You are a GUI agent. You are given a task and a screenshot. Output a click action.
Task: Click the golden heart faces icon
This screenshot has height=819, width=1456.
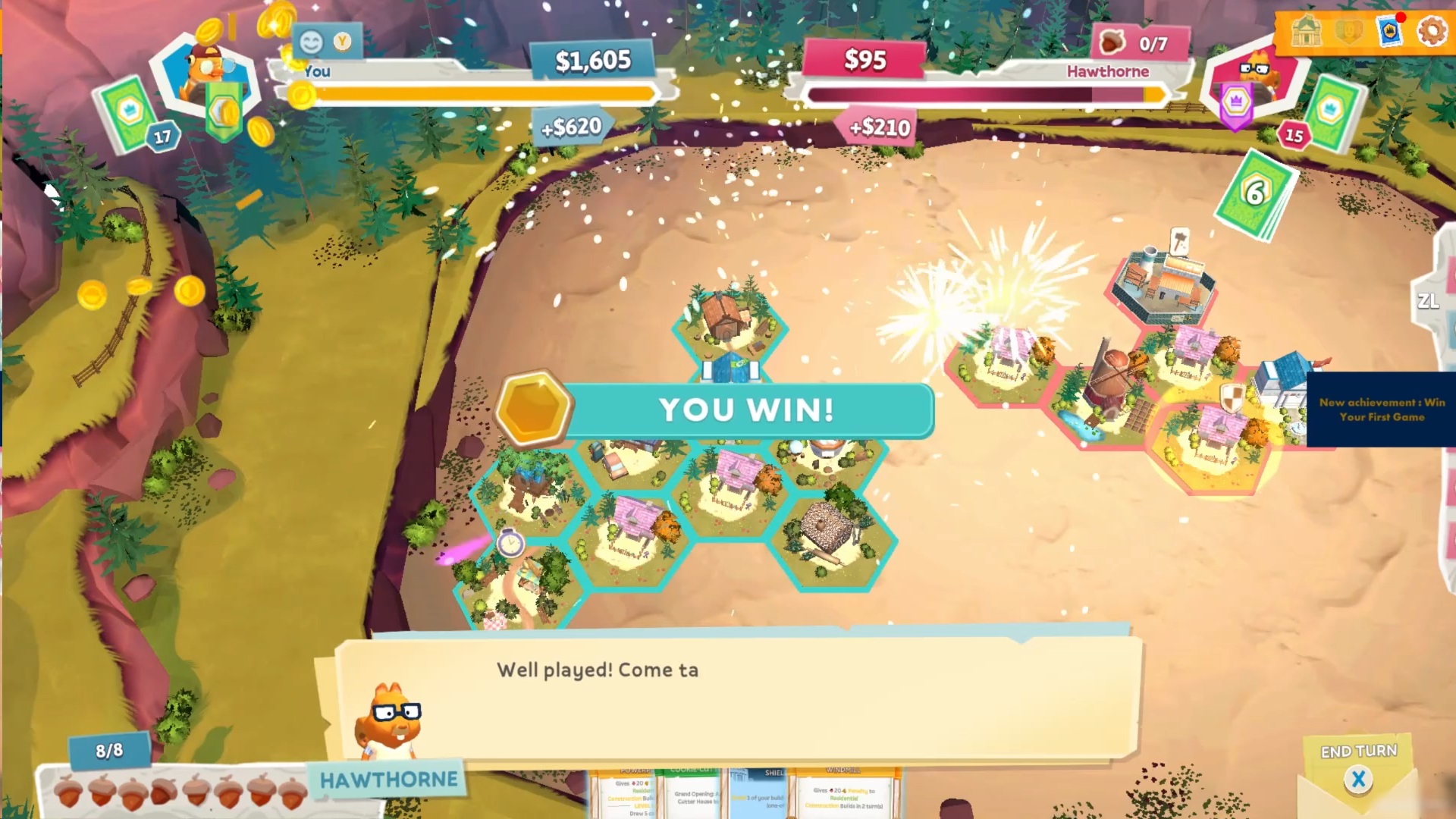(x=1348, y=32)
